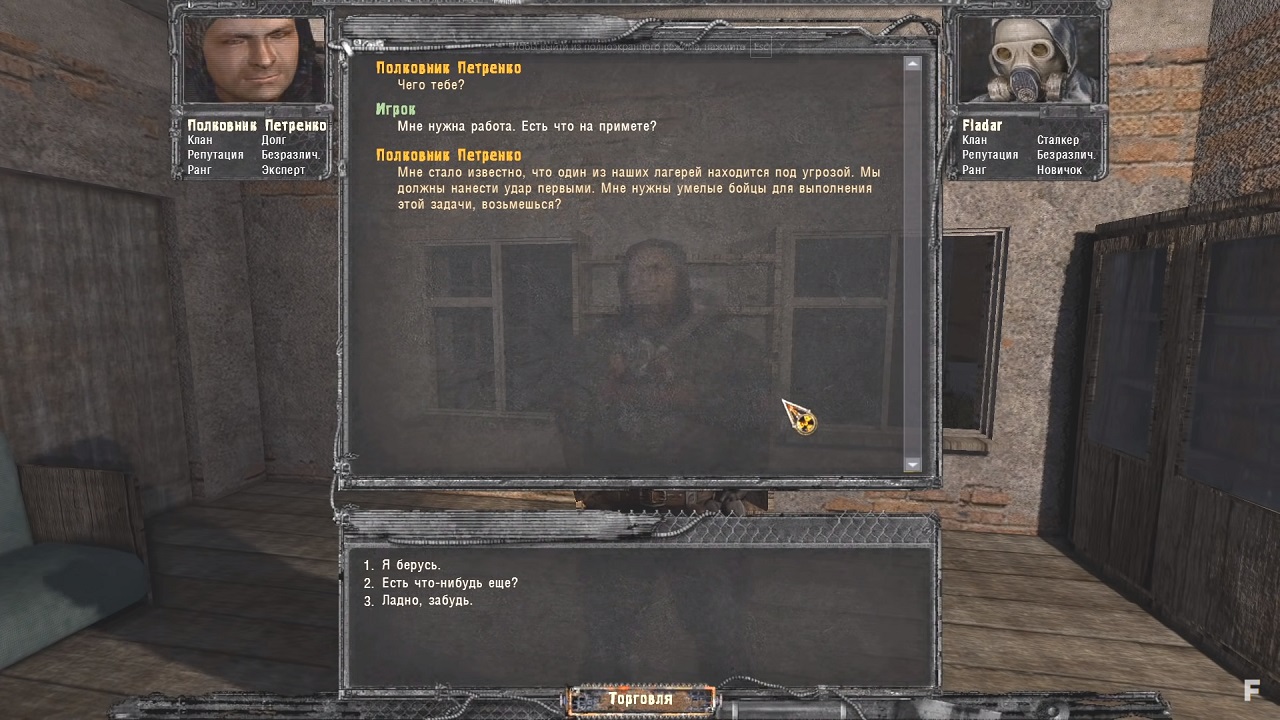The width and height of the screenshot is (1280, 720).
Task: Pick the "Ладно, забудь." reply
Action: pos(427,601)
